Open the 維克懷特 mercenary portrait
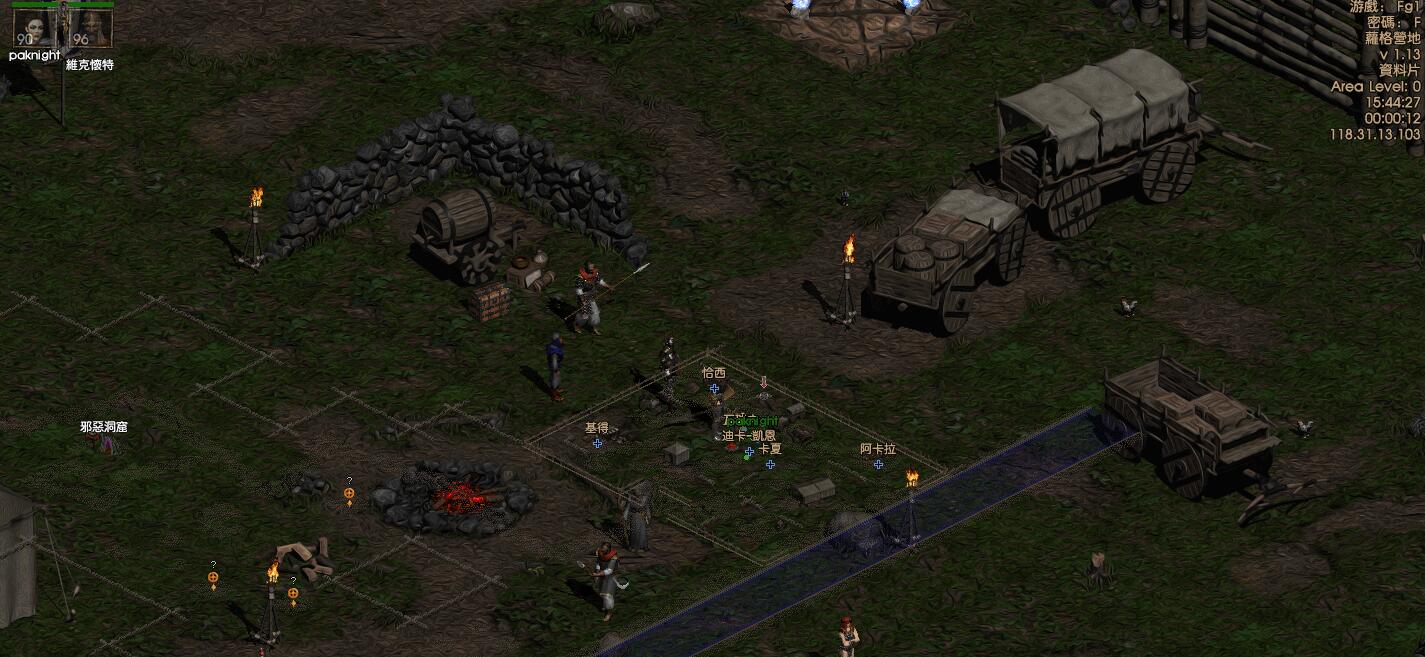Viewport: 1425px width, 657px height. coord(89,27)
